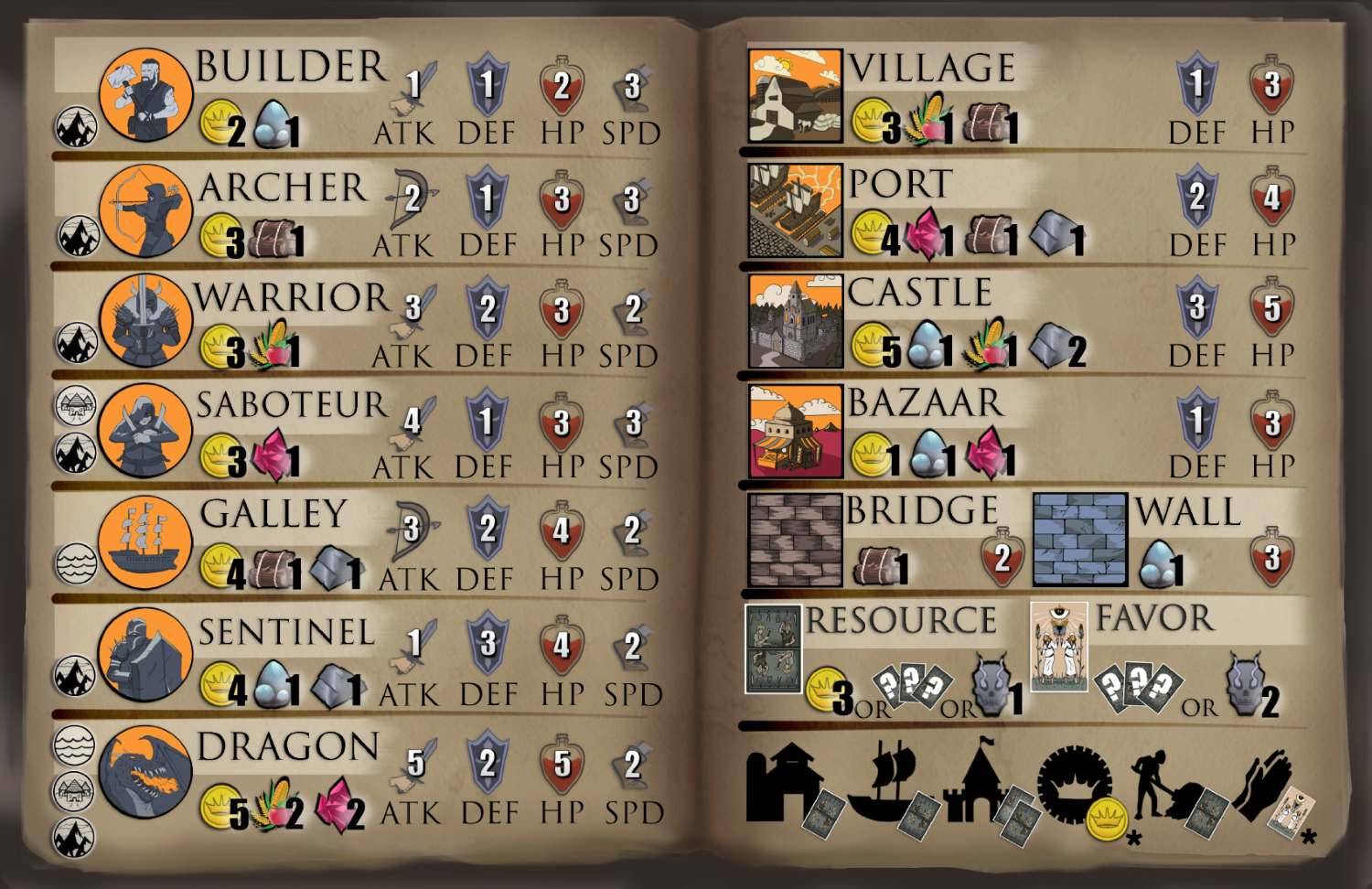The image size is (1372, 889).
Task: Select the Village building picture
Action: coord(795,96)
